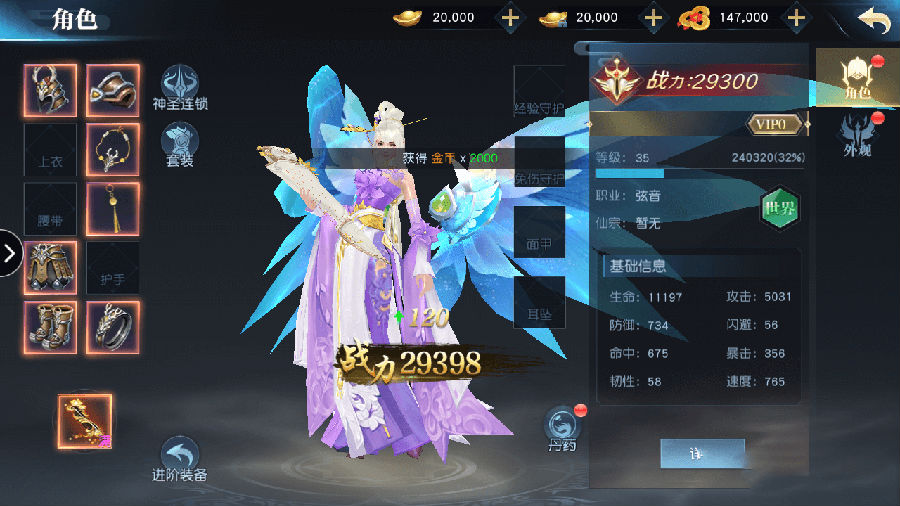The height and width of the screenshot is (506, 900).
Task: Add more red-string coins with plus button
Action: 796,18
